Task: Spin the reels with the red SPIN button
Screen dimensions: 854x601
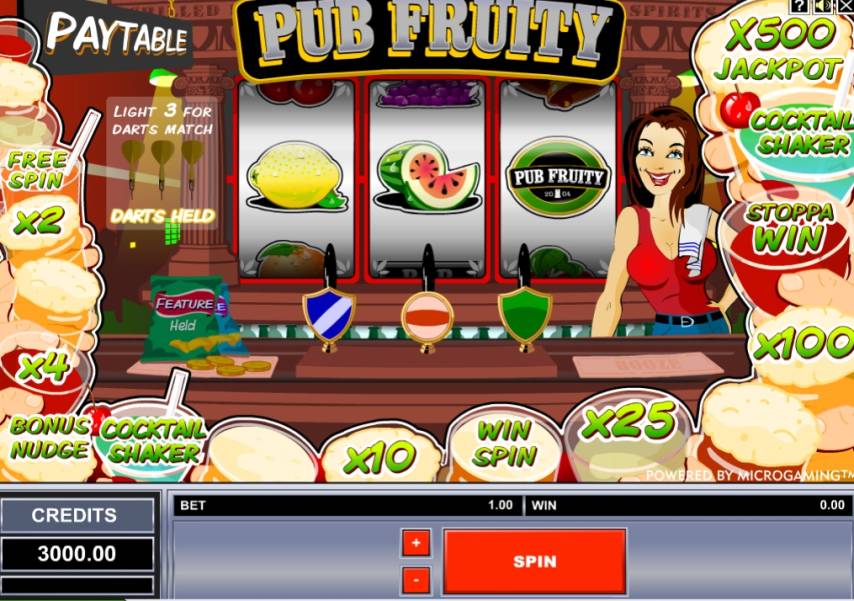Action: tap(534, 561)
